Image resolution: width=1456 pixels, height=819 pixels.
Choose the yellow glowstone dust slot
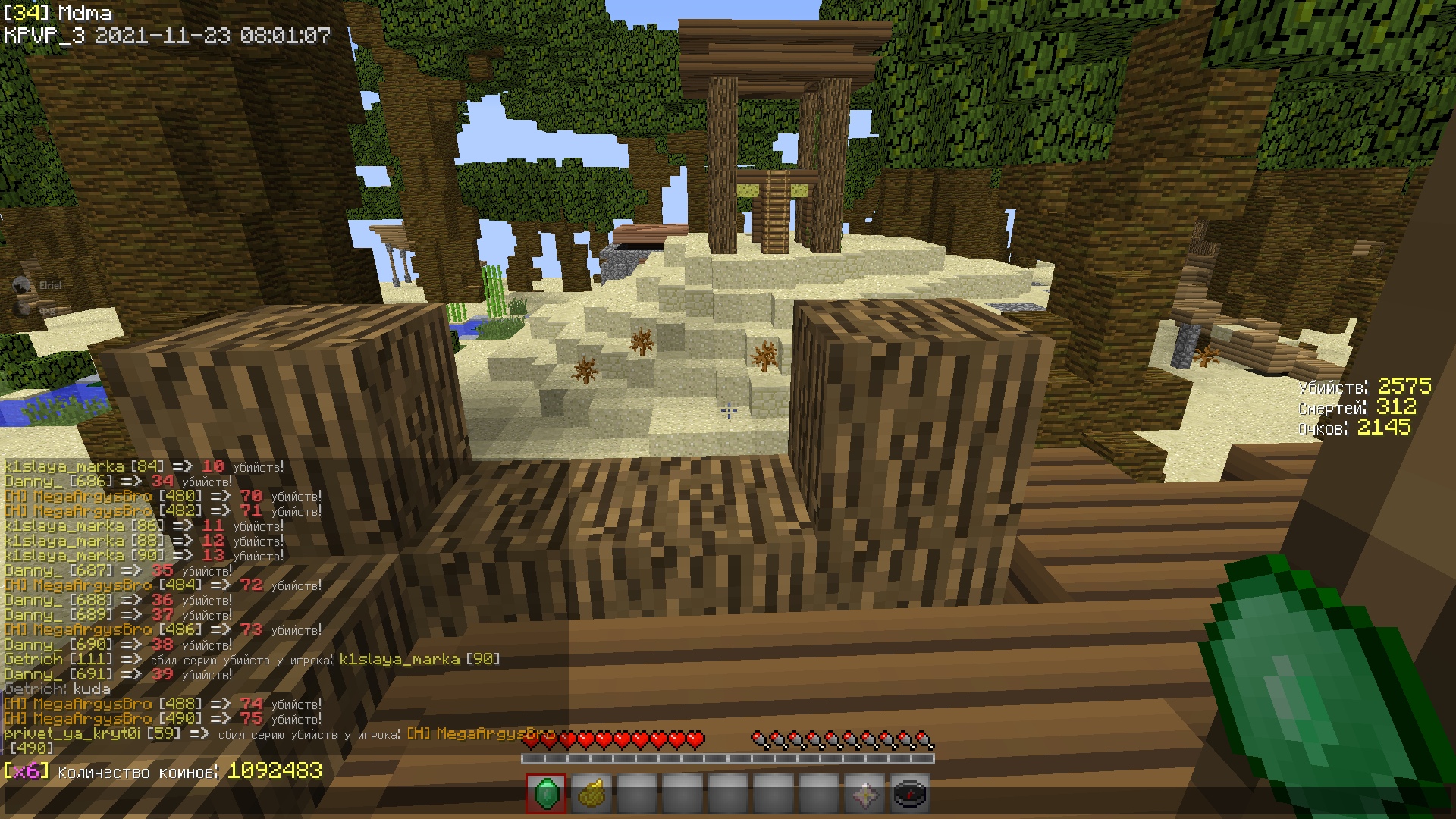[x=591, y=794]
